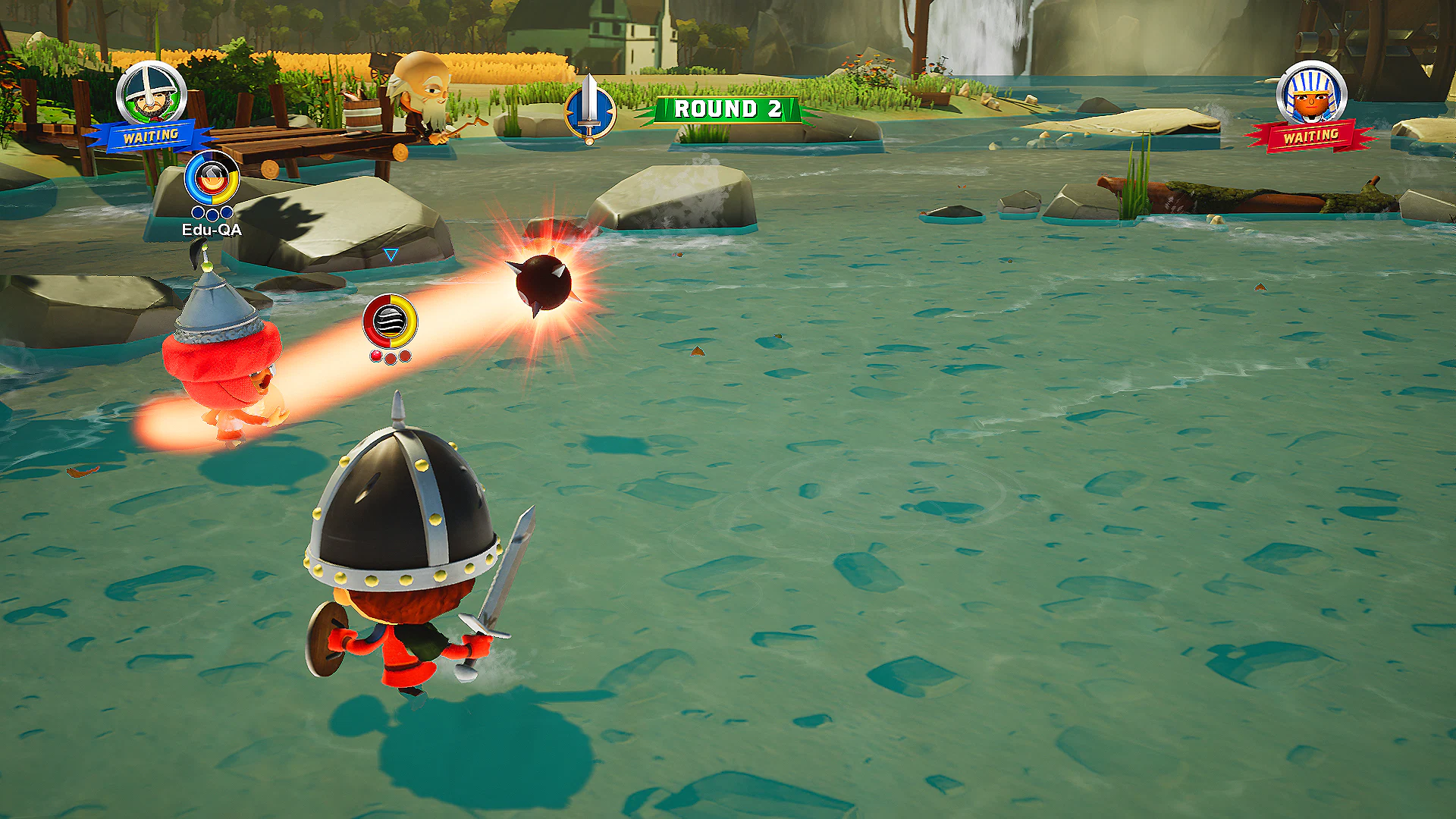Select the pharaoh avatar icon top-right

[1310, 93]
